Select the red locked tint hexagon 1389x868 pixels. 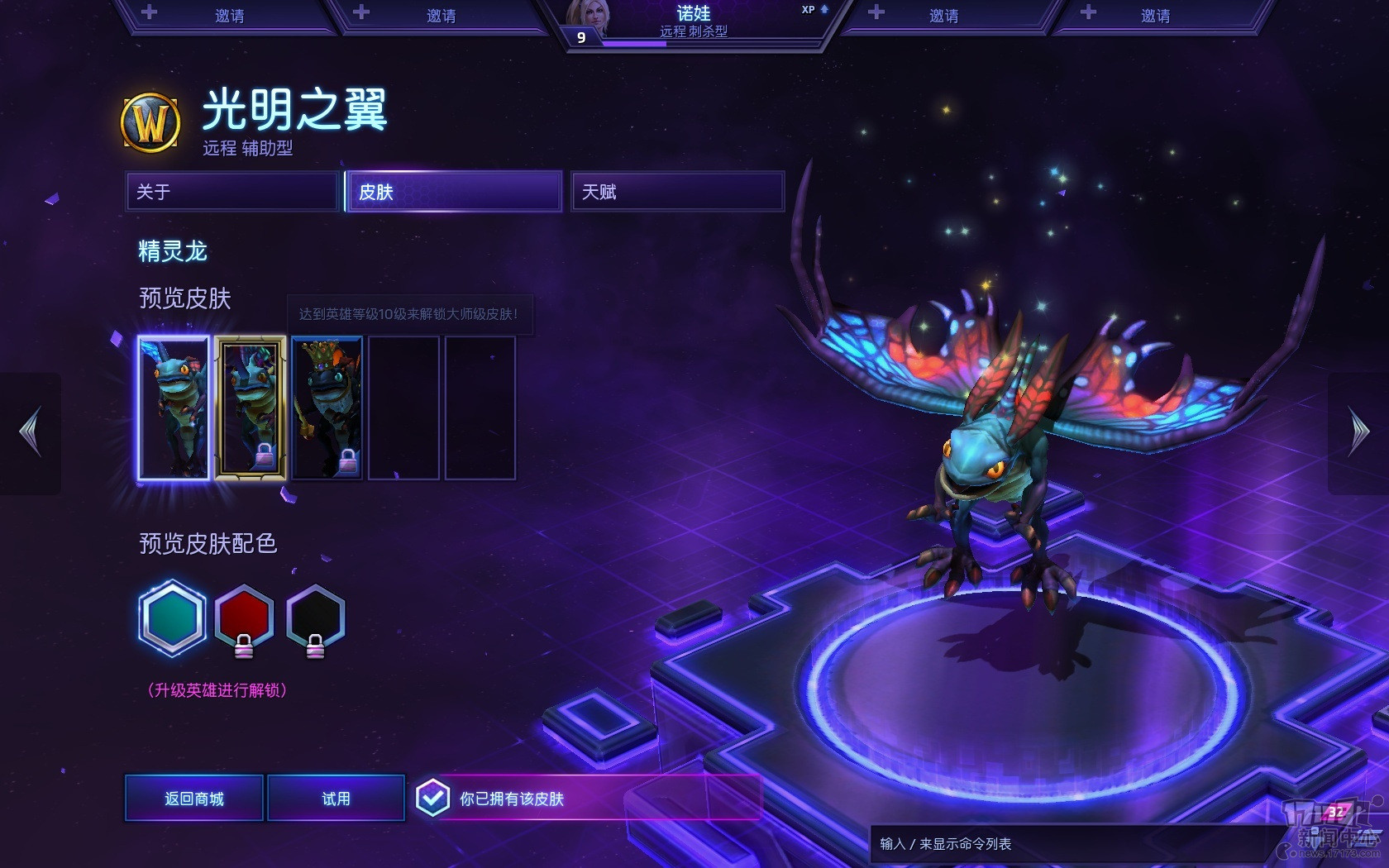click(244, 618)
